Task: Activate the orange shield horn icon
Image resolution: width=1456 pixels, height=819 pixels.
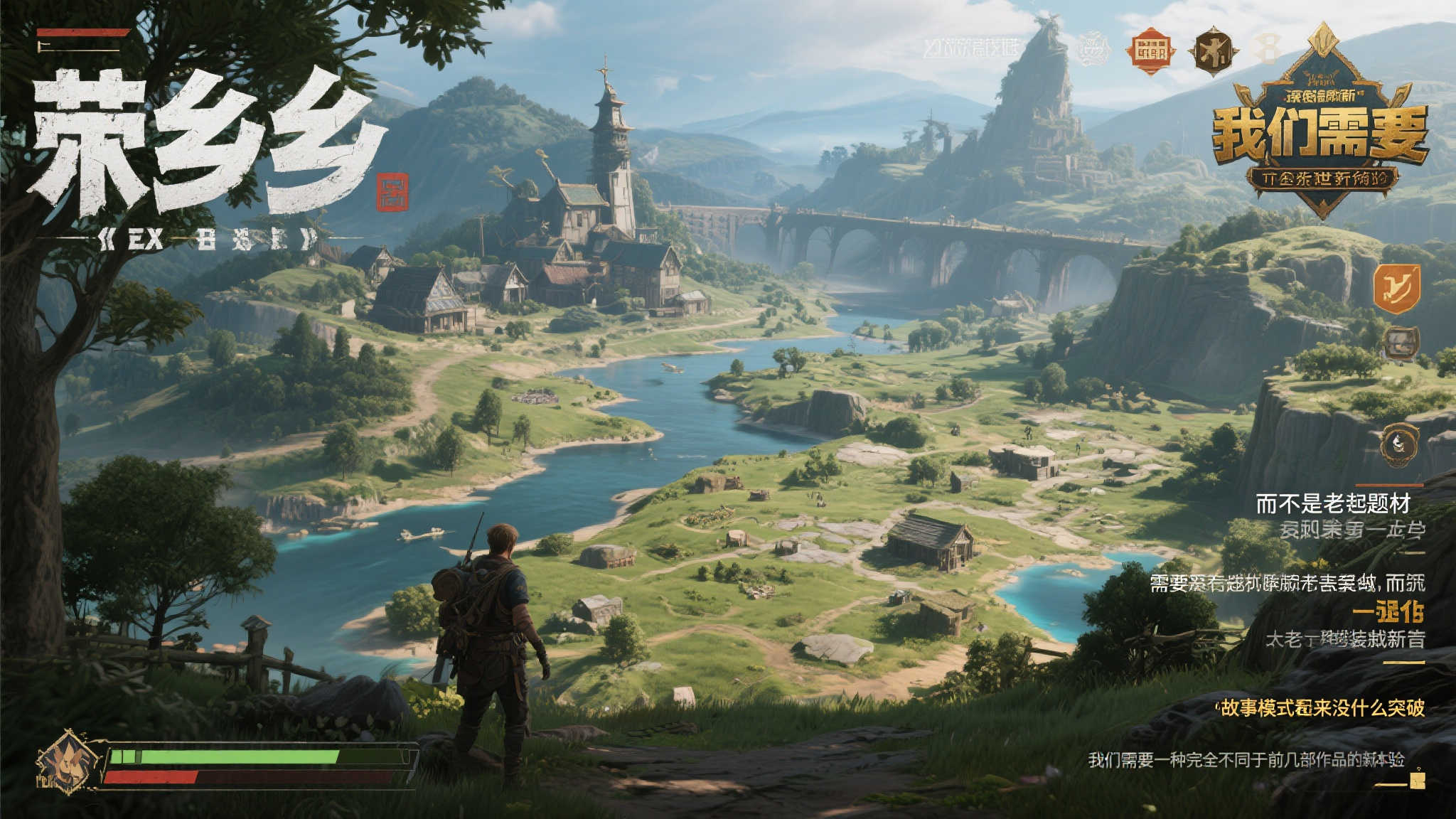Action: point(1396,288)
